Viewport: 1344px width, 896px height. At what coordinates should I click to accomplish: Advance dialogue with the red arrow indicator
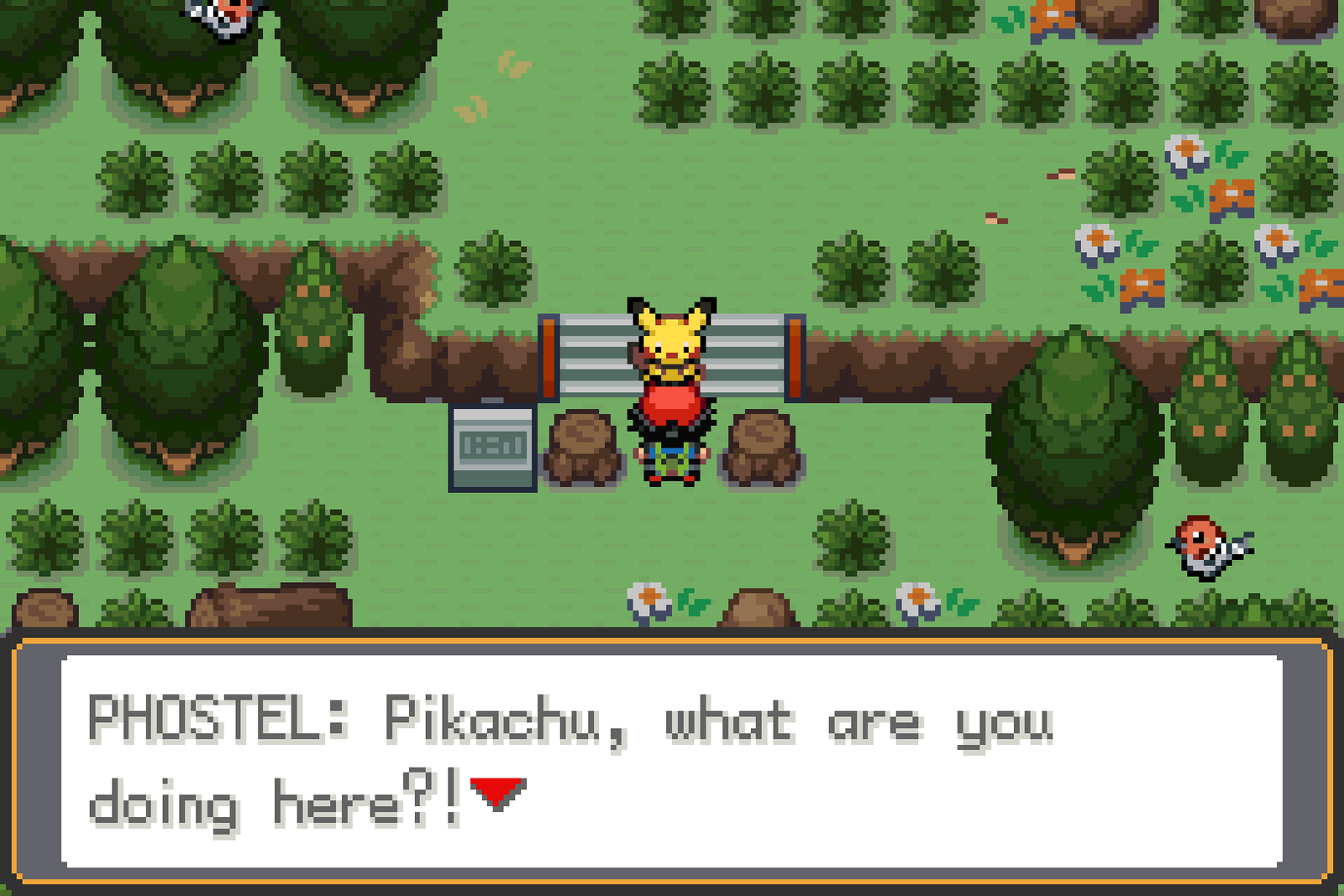497,791
